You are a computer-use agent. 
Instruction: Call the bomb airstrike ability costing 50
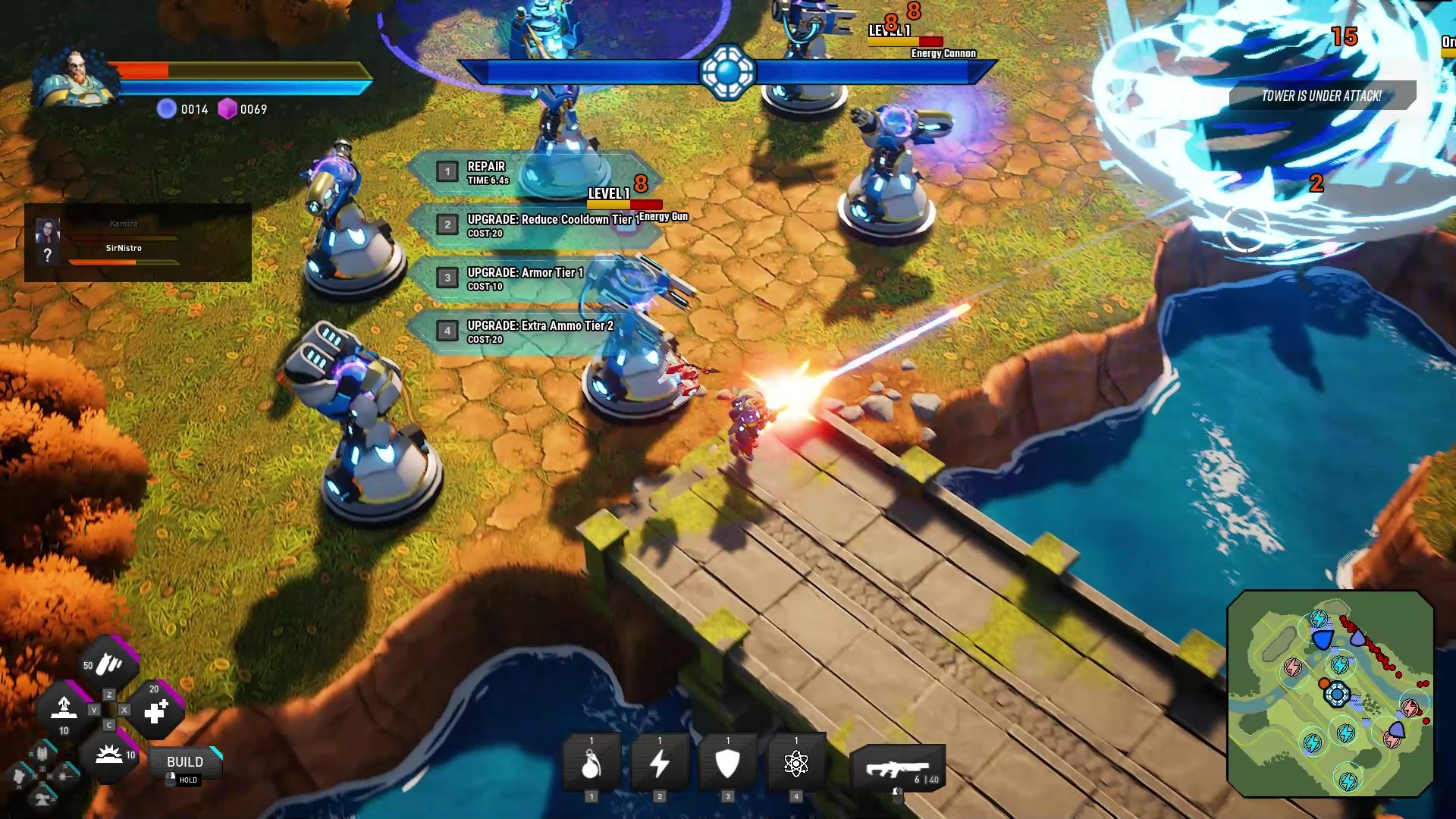(x=111, y=665)
